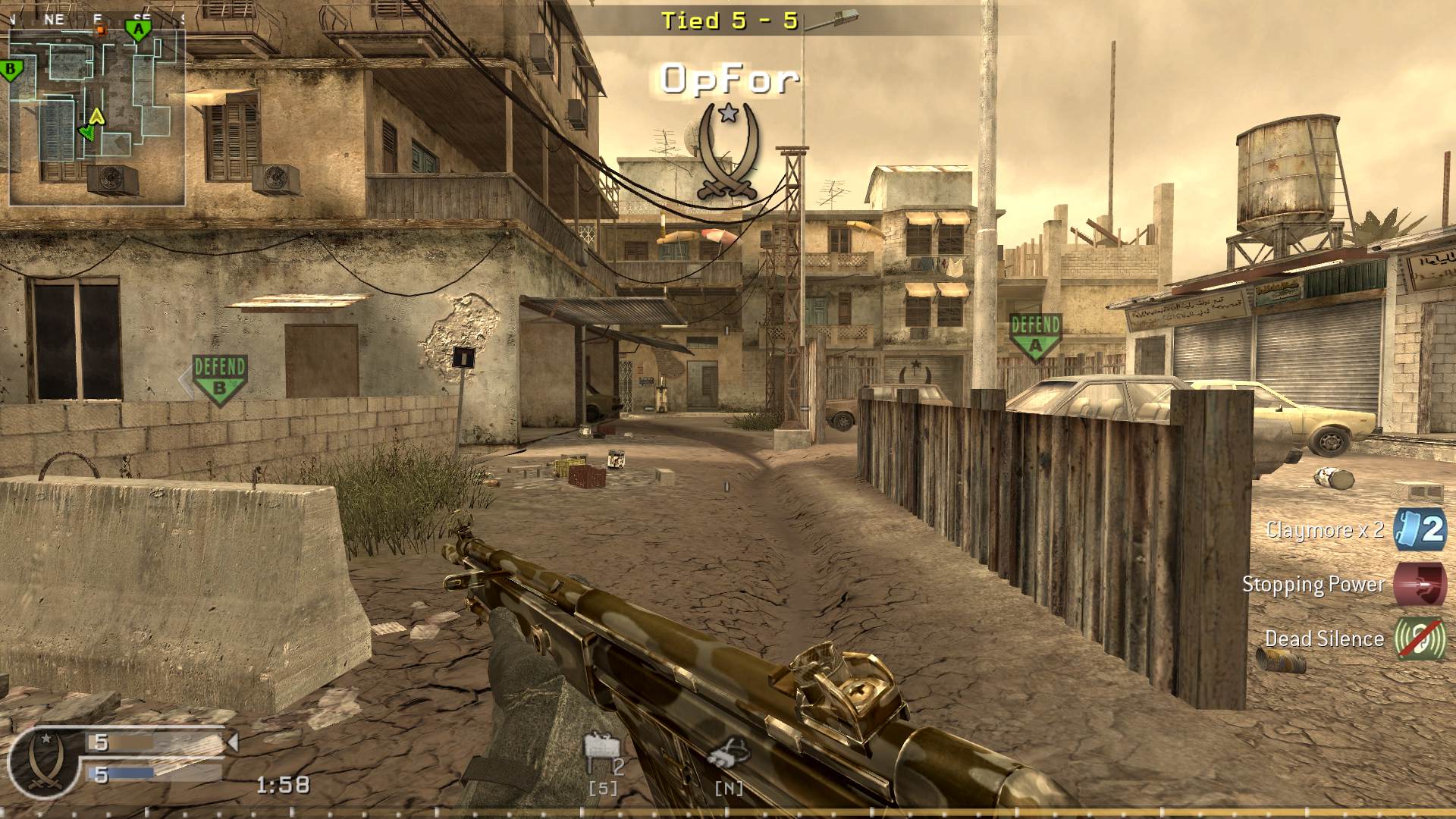Viewport: 1456px width, 819px height.
Task: Click the gray arrow beside the Defend B marker
Action: click(184, 378)
